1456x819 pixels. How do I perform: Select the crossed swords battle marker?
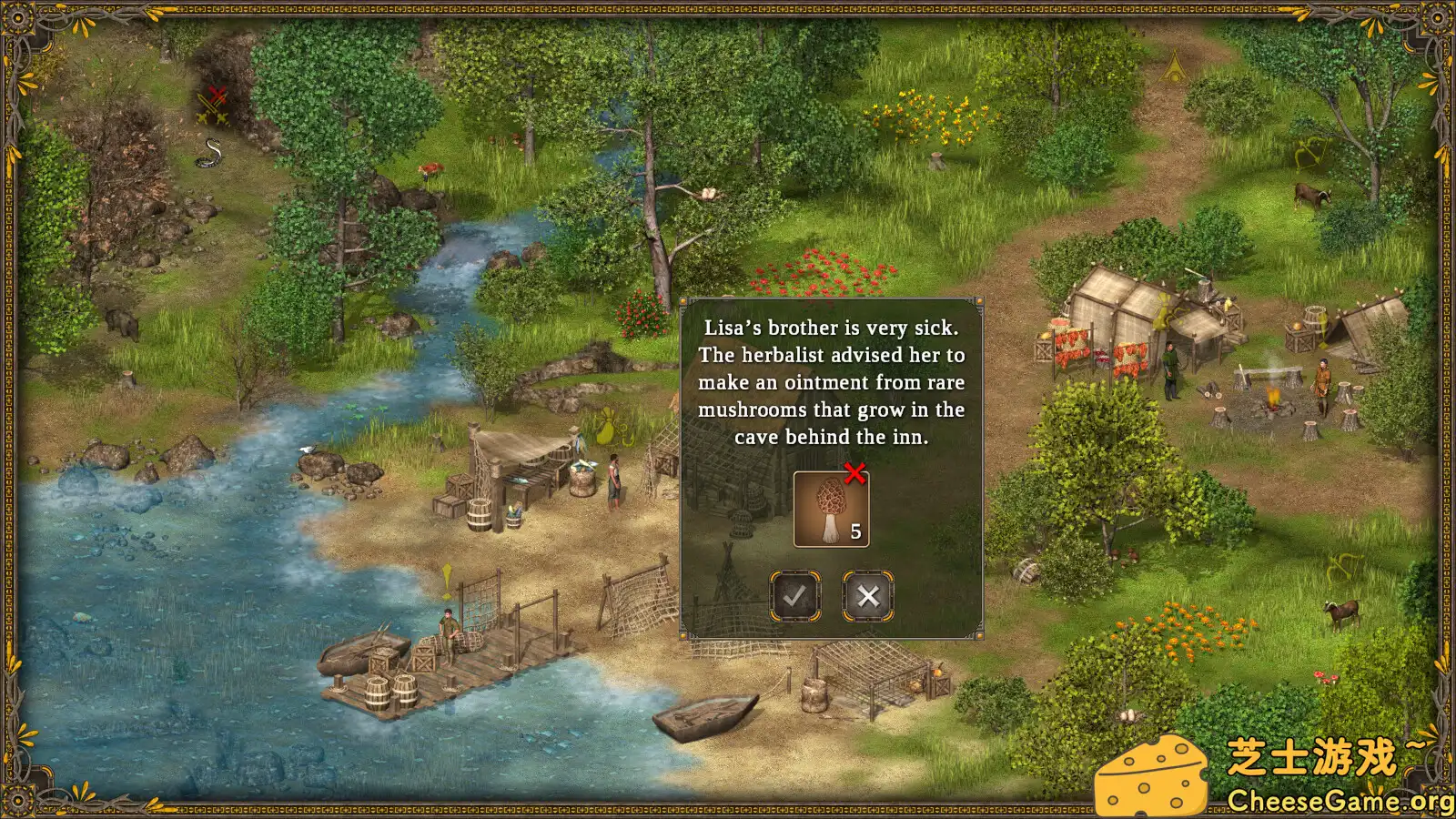[215, 106]
